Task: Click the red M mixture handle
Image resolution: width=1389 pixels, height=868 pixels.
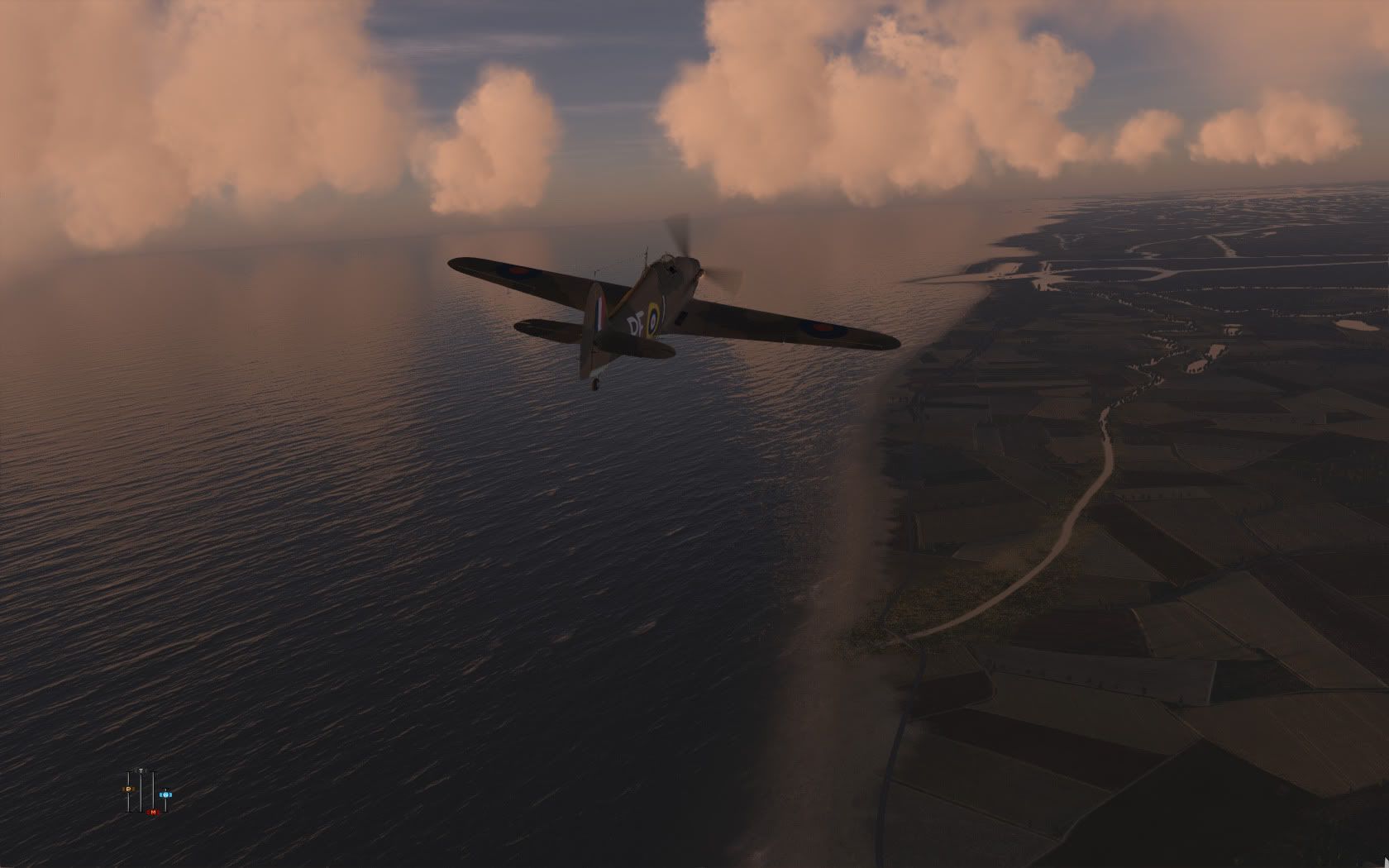Action: (152, 812)
